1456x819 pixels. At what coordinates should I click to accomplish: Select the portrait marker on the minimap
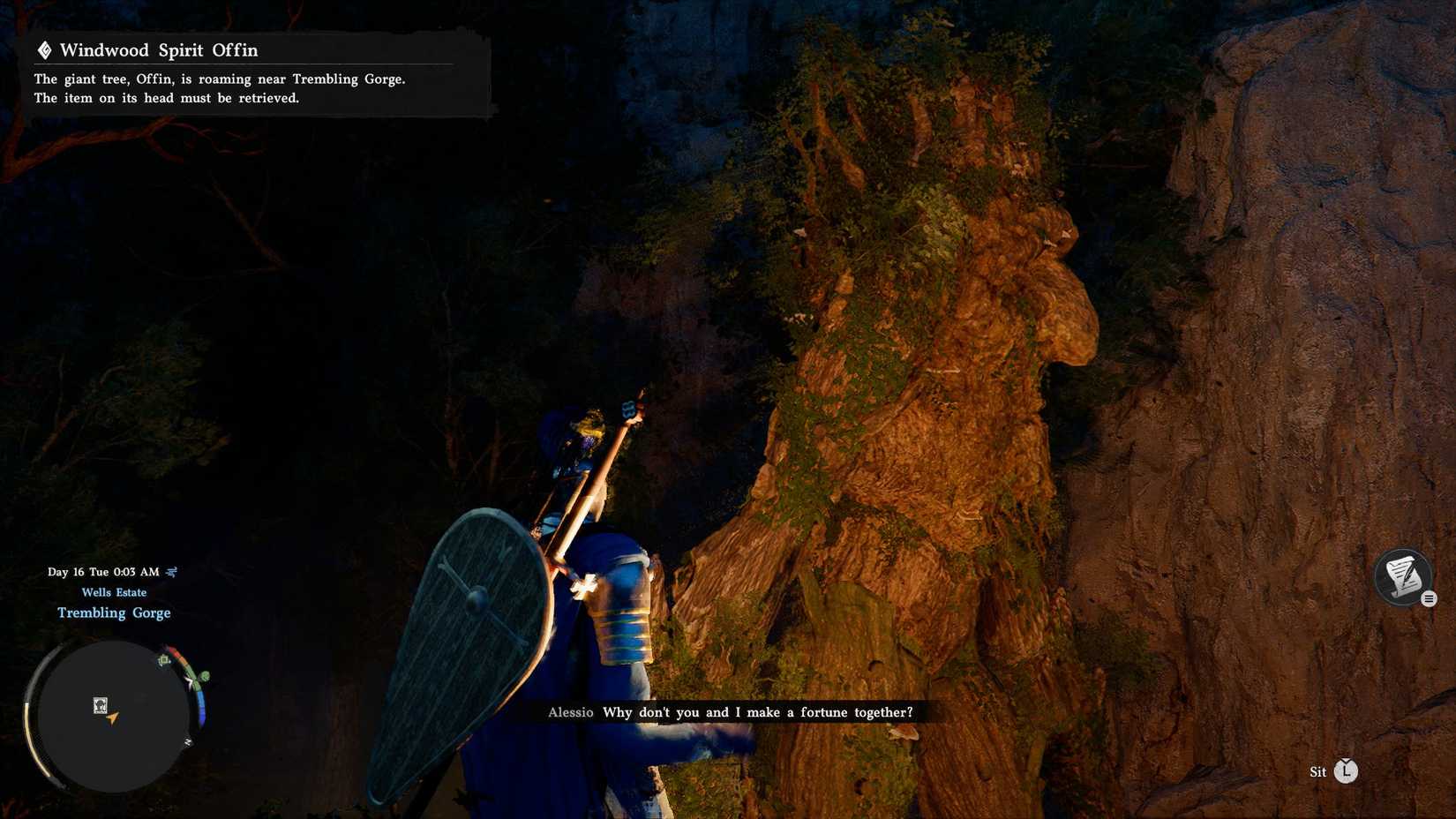[x=101, y=705]
